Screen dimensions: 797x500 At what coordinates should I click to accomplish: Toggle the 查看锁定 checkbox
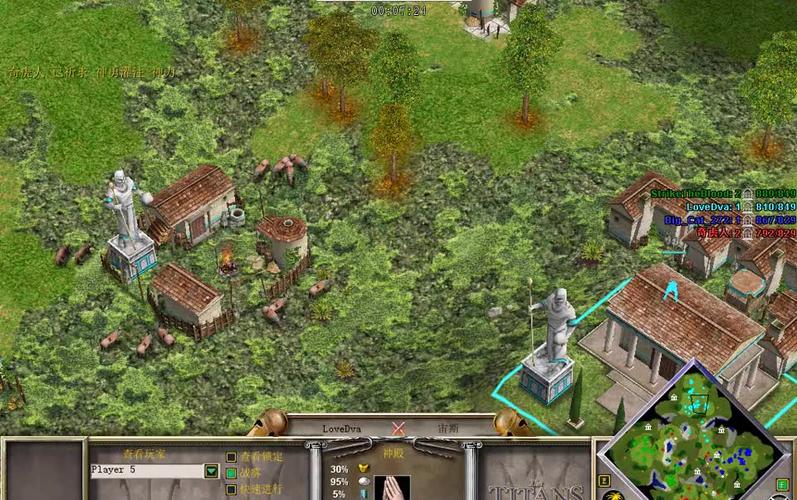(231, 457)
